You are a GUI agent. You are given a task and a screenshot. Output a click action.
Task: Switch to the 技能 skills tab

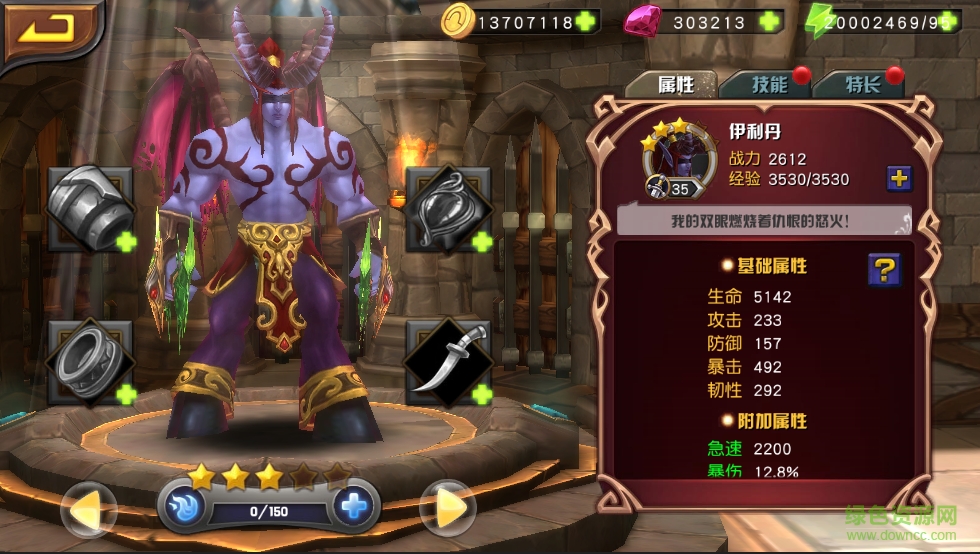click(x=769, y=84)
